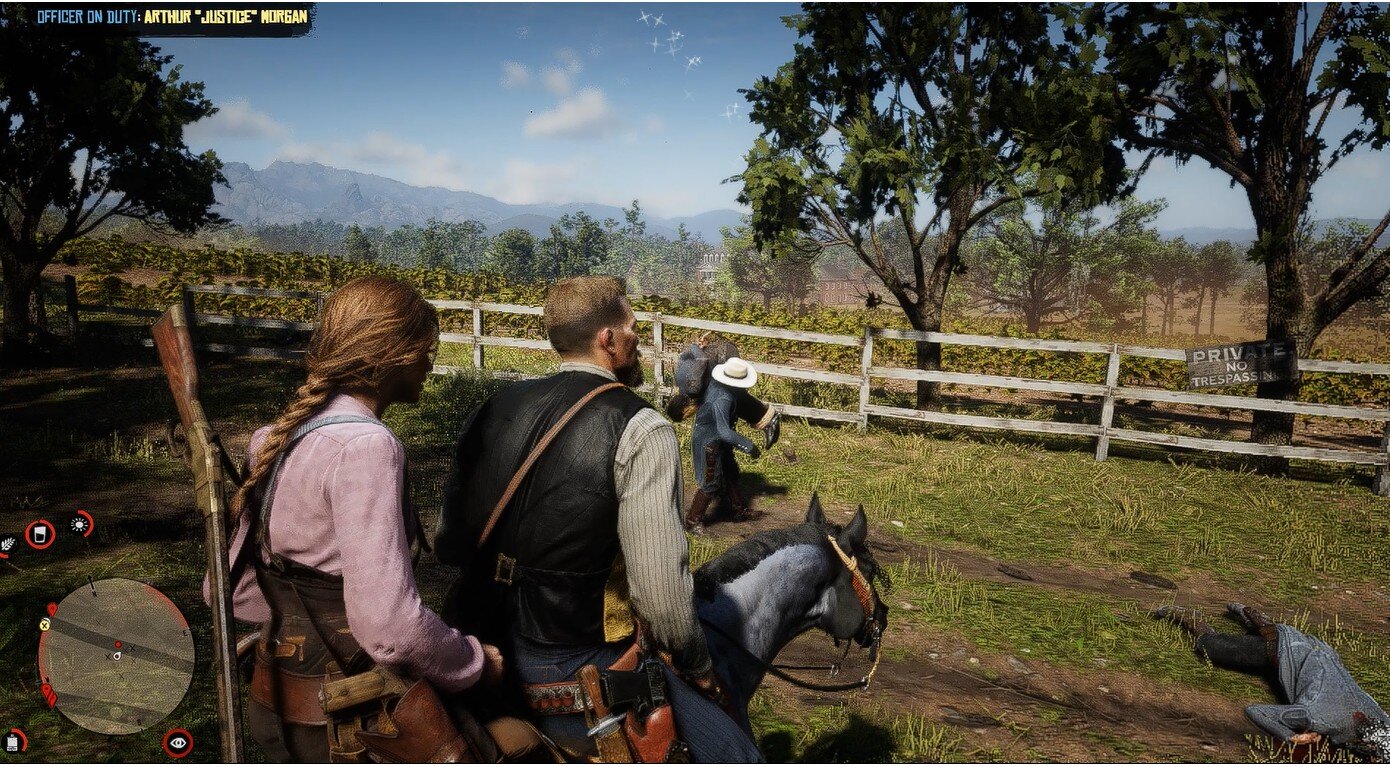
Task: Click the wheat hunger icon
Action: 7,545
